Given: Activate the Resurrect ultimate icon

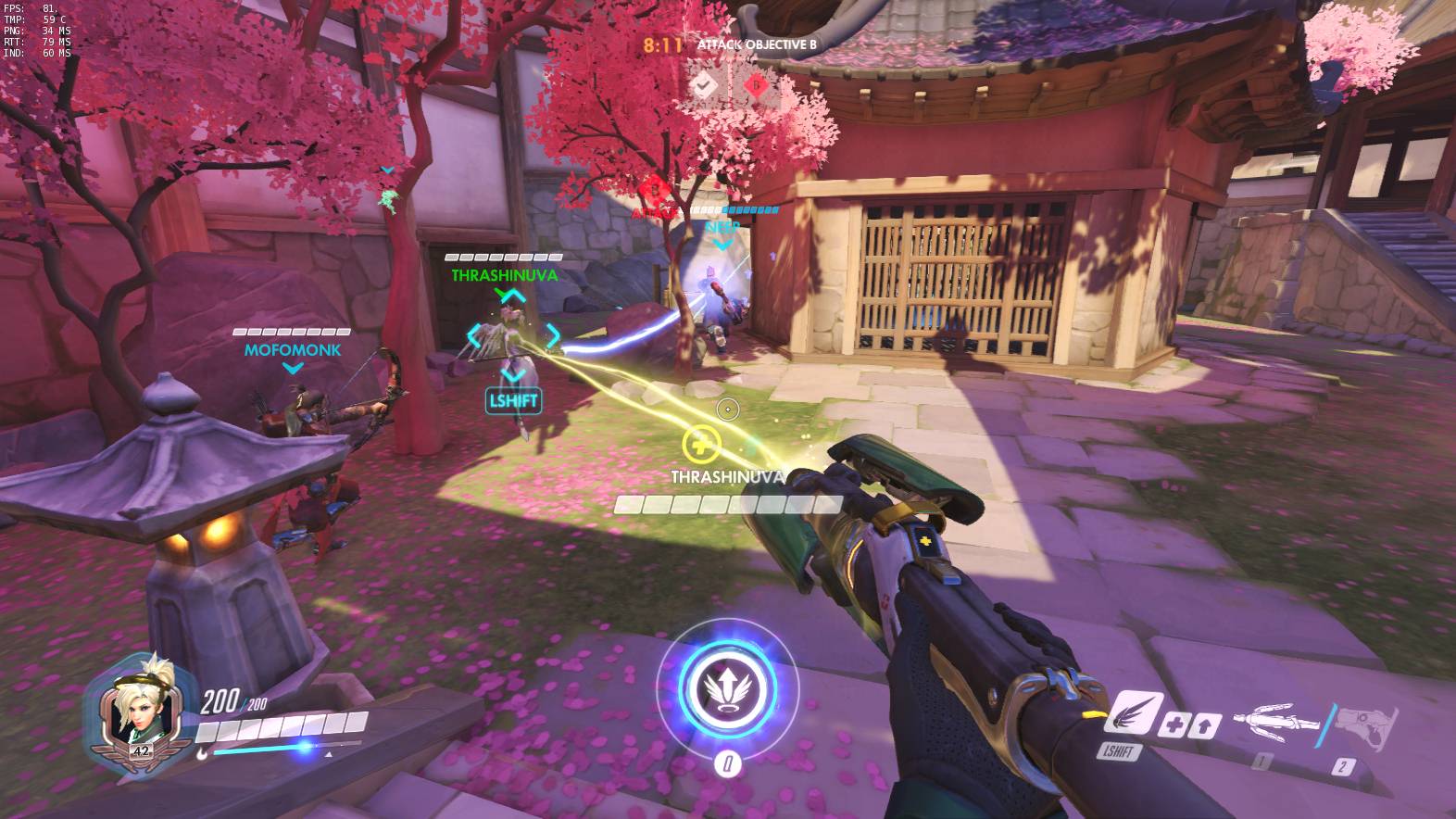Looking at the screenshot, I should pos(727,687).
